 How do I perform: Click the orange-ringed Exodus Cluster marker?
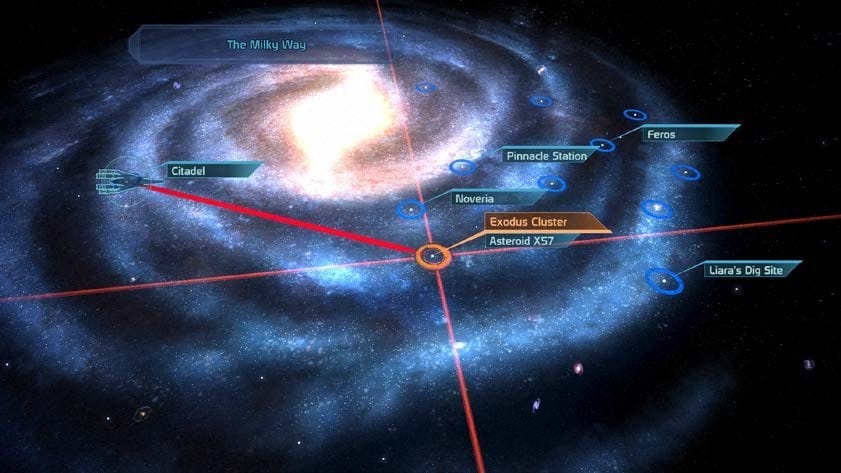click(x=433, y=257)
